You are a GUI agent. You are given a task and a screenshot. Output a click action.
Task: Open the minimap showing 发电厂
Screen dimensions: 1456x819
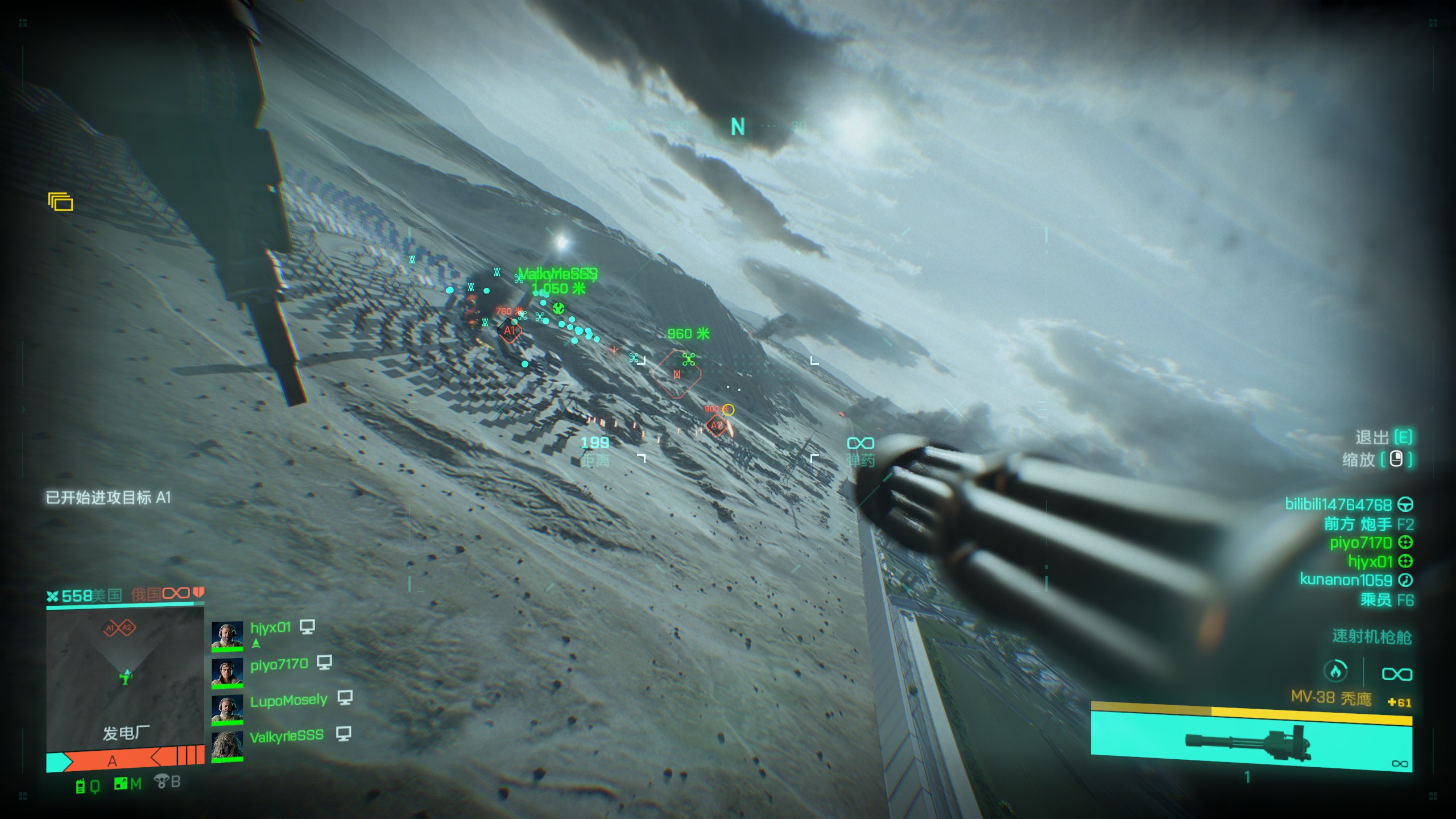tap(125, 680)
